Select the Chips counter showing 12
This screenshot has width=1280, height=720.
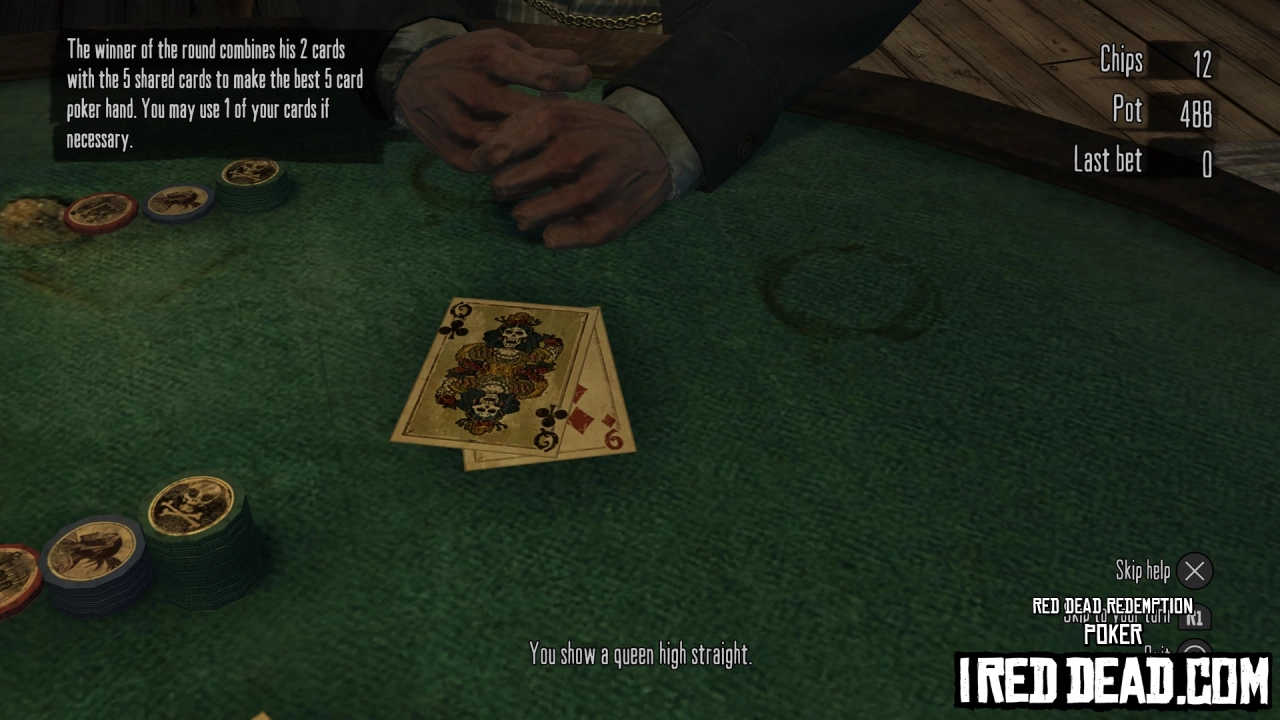click(1160, 62)
